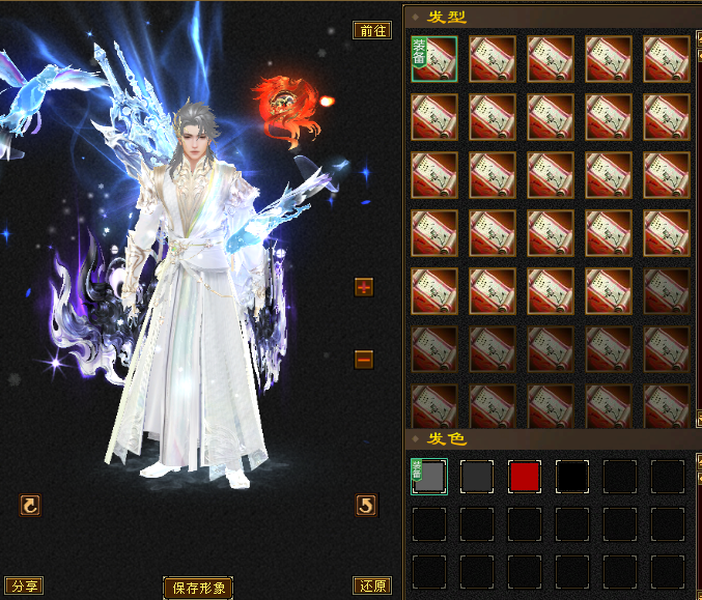702x600 pixels.
Task: Save the appearance with 保存形象
Action: click(198, 588)
